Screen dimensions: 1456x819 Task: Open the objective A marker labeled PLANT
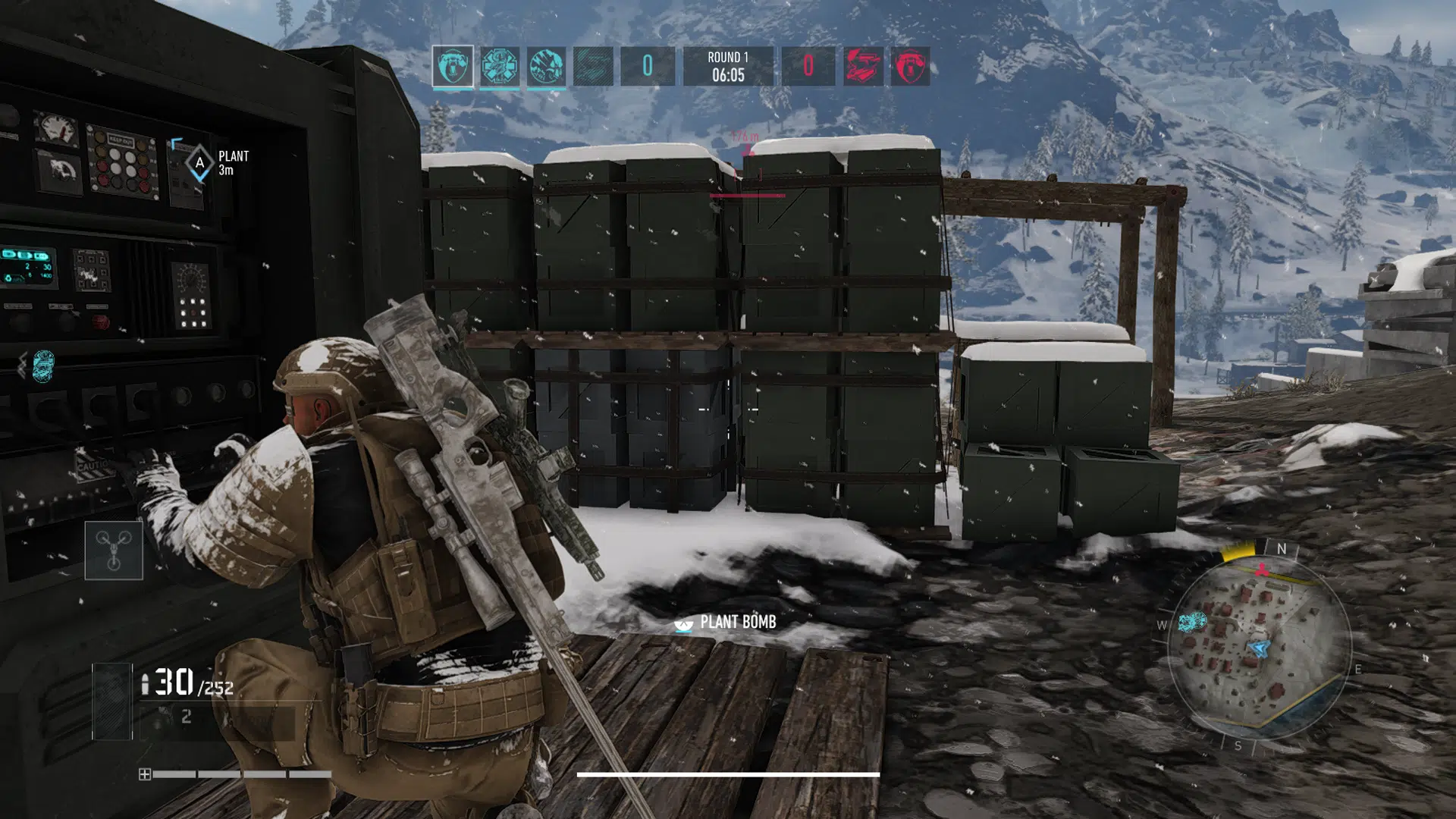pyautogui.click(x=199, y=161)
